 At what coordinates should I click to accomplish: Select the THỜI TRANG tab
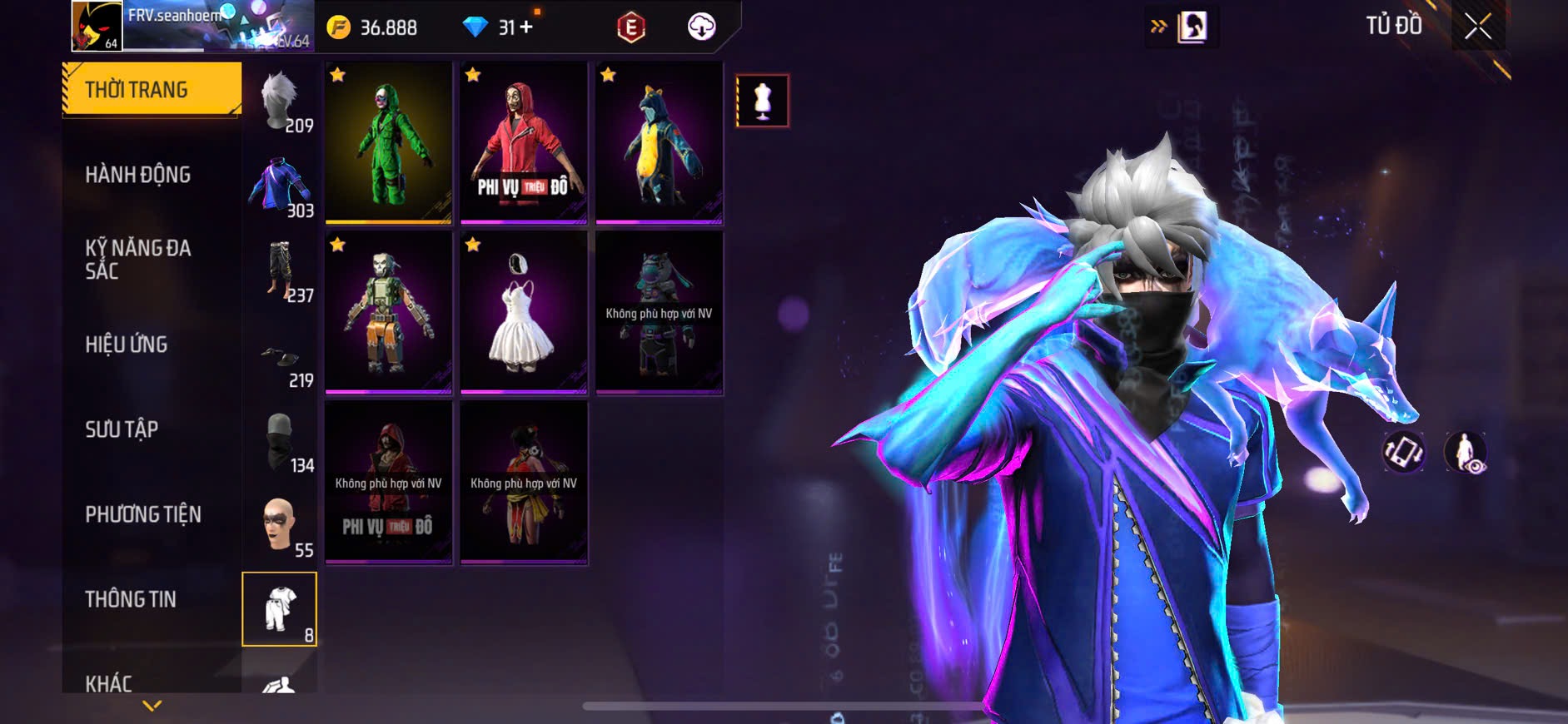pos(152,89)
